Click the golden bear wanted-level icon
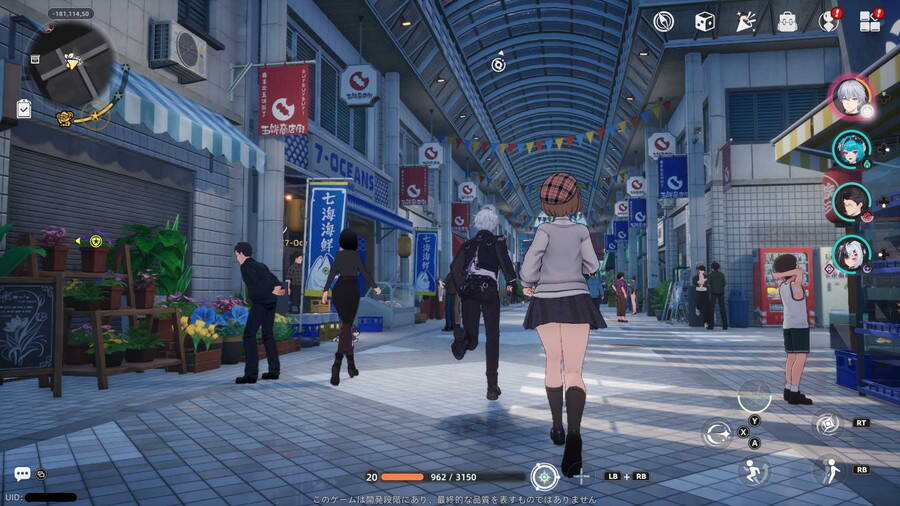 click(x=65, y=118)
